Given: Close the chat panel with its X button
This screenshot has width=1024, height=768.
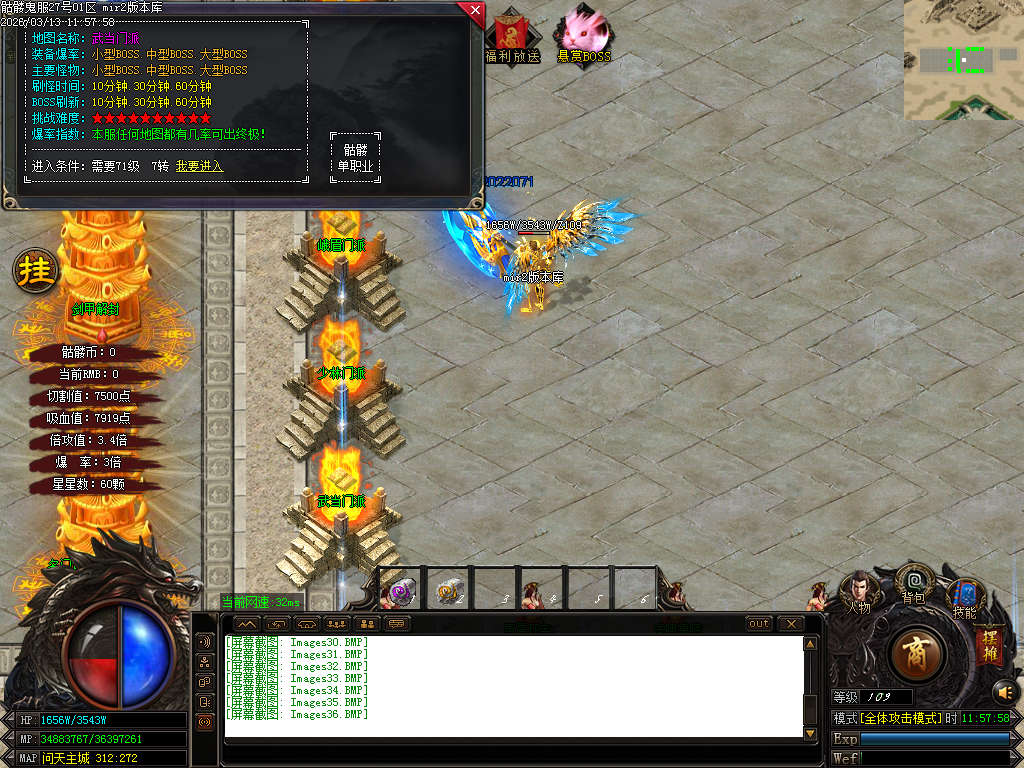Looking at the screenshot, I should click(x=791, y=624).
